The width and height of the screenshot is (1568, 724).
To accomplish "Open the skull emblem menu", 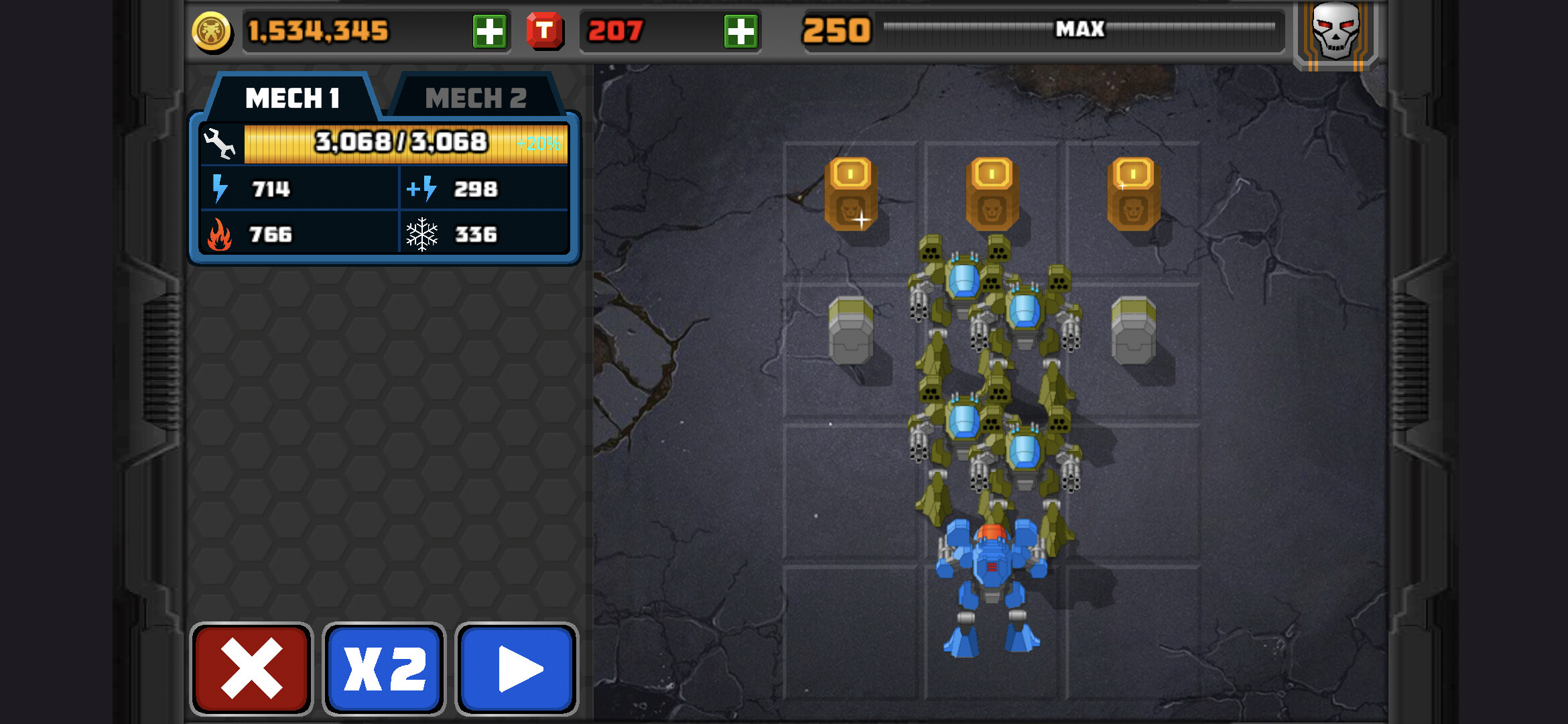I will [x=1335, y=32].
